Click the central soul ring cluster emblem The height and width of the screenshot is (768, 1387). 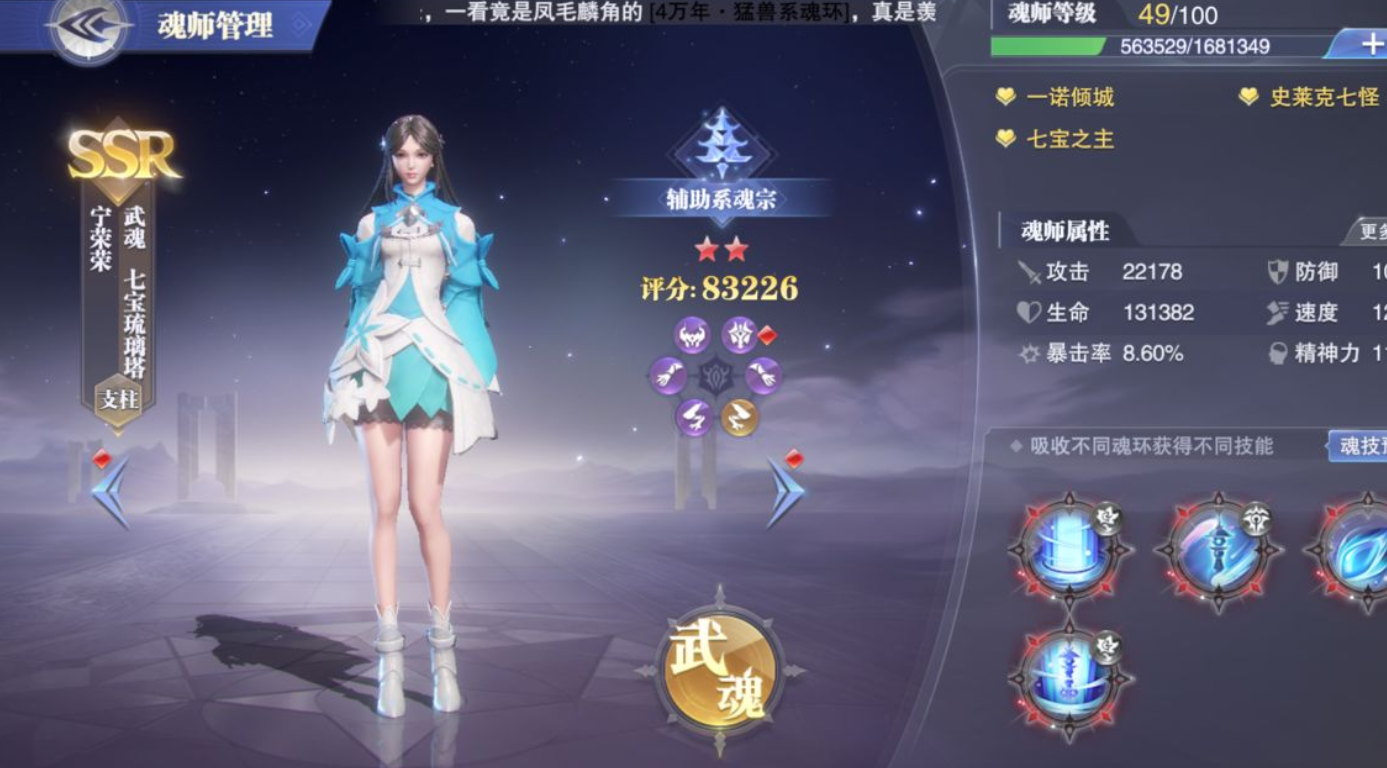point(715,375)
